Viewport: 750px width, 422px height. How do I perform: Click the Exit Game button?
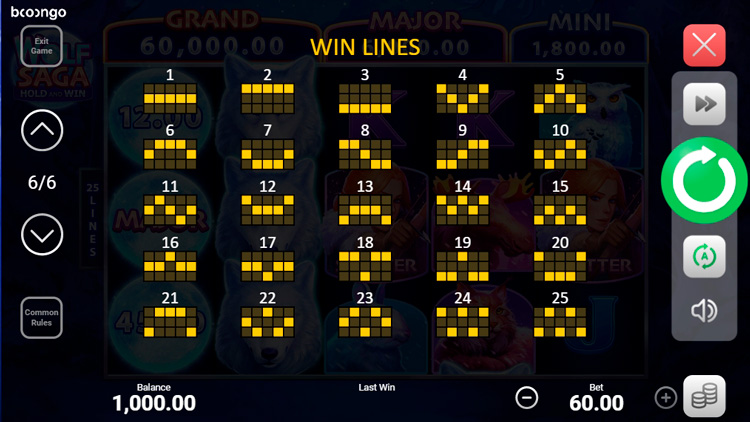click(x=42, y=45)
